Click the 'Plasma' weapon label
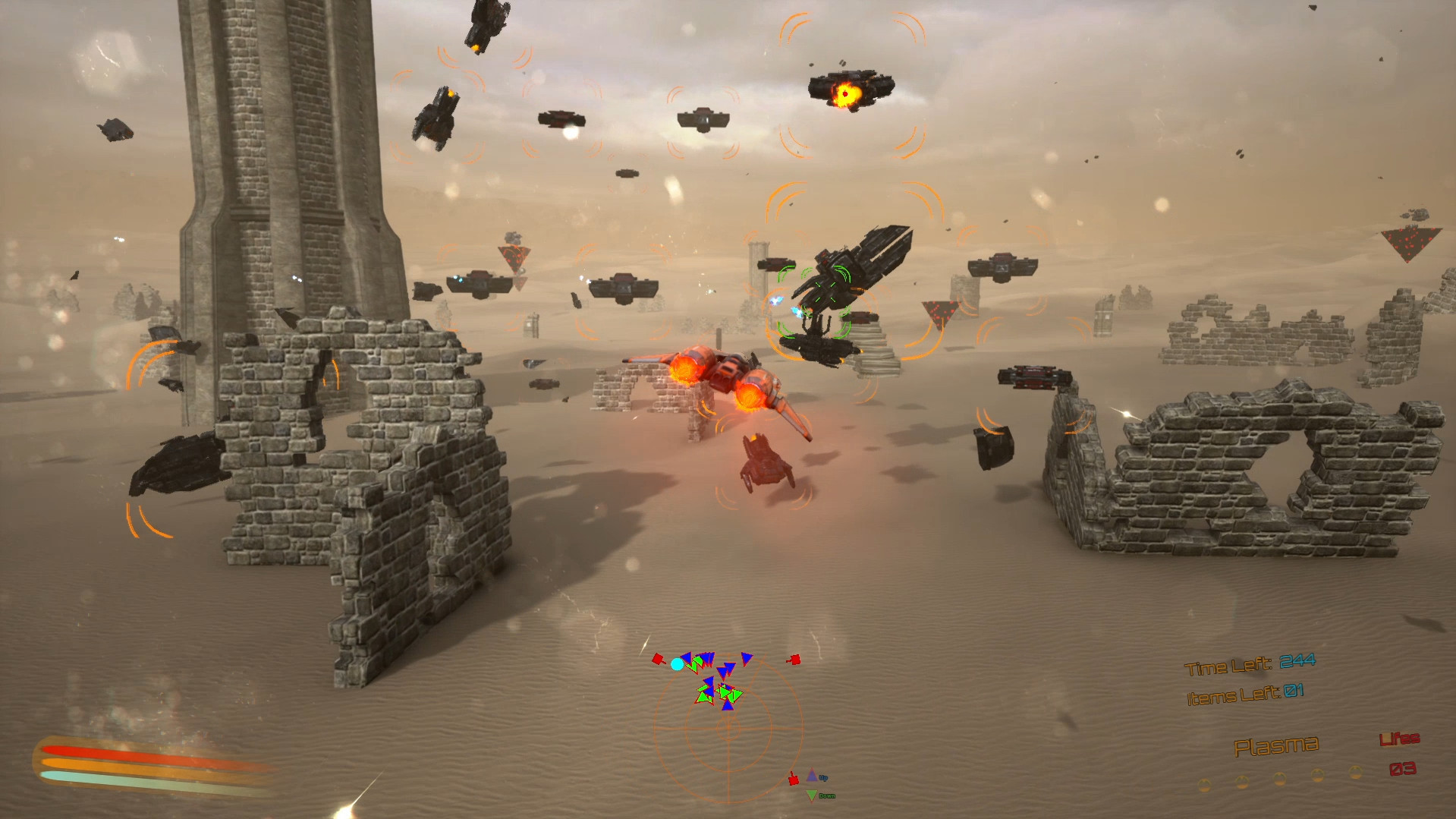The height and width of the screenshot is (819, 1456). pyautogui.click(x=1277, y=747)
